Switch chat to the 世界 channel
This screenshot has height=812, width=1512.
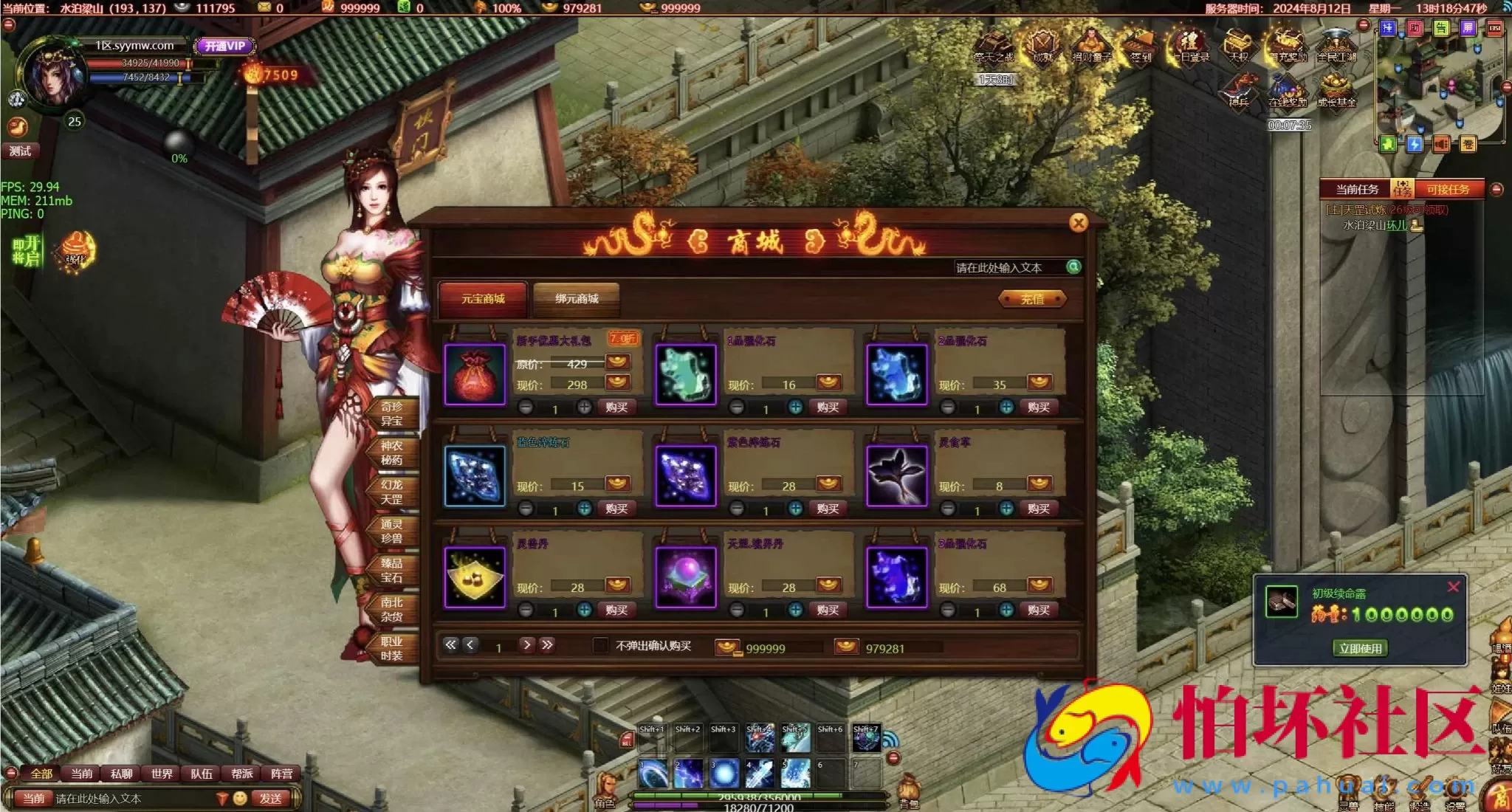(162, 774)
